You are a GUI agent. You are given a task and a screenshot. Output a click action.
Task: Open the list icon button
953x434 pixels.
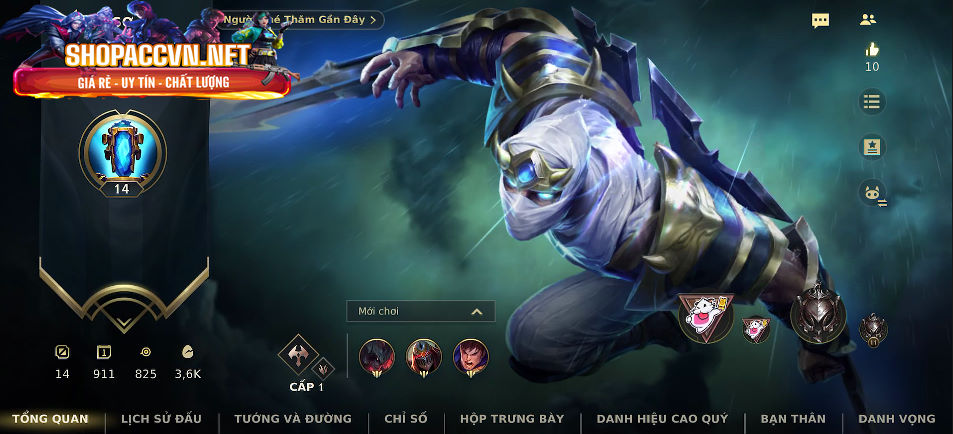coord(872,101)
